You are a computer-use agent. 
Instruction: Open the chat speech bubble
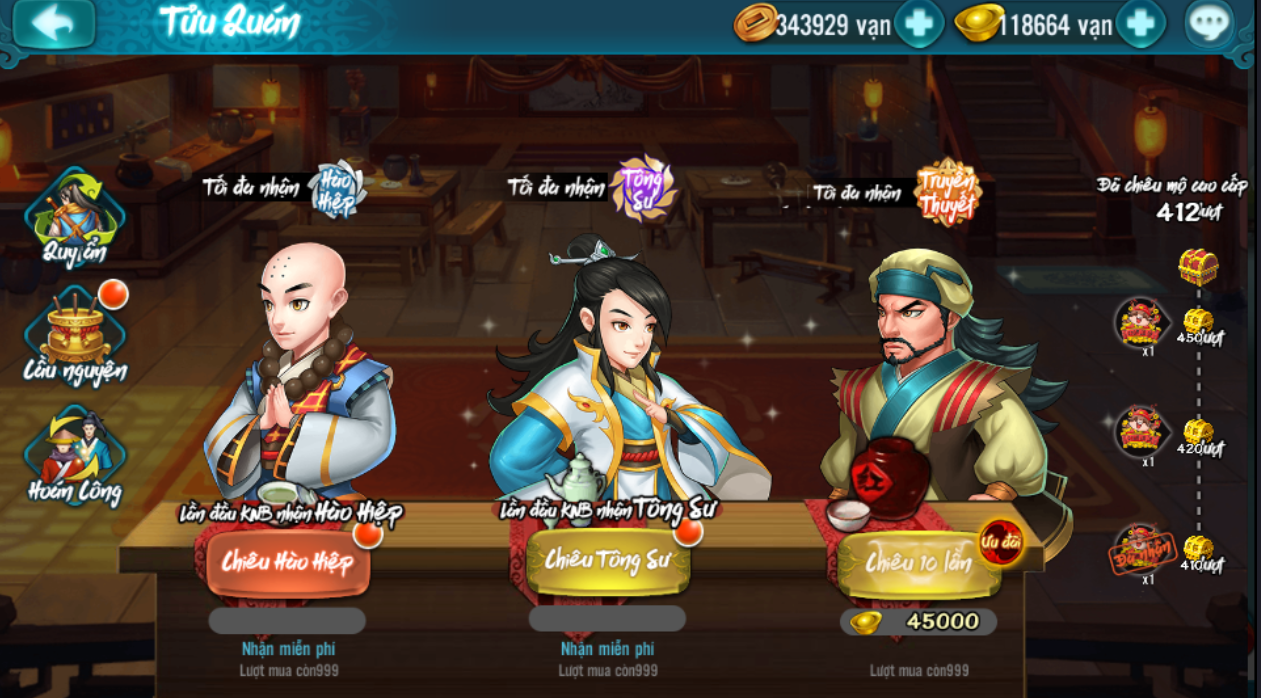1209,24
